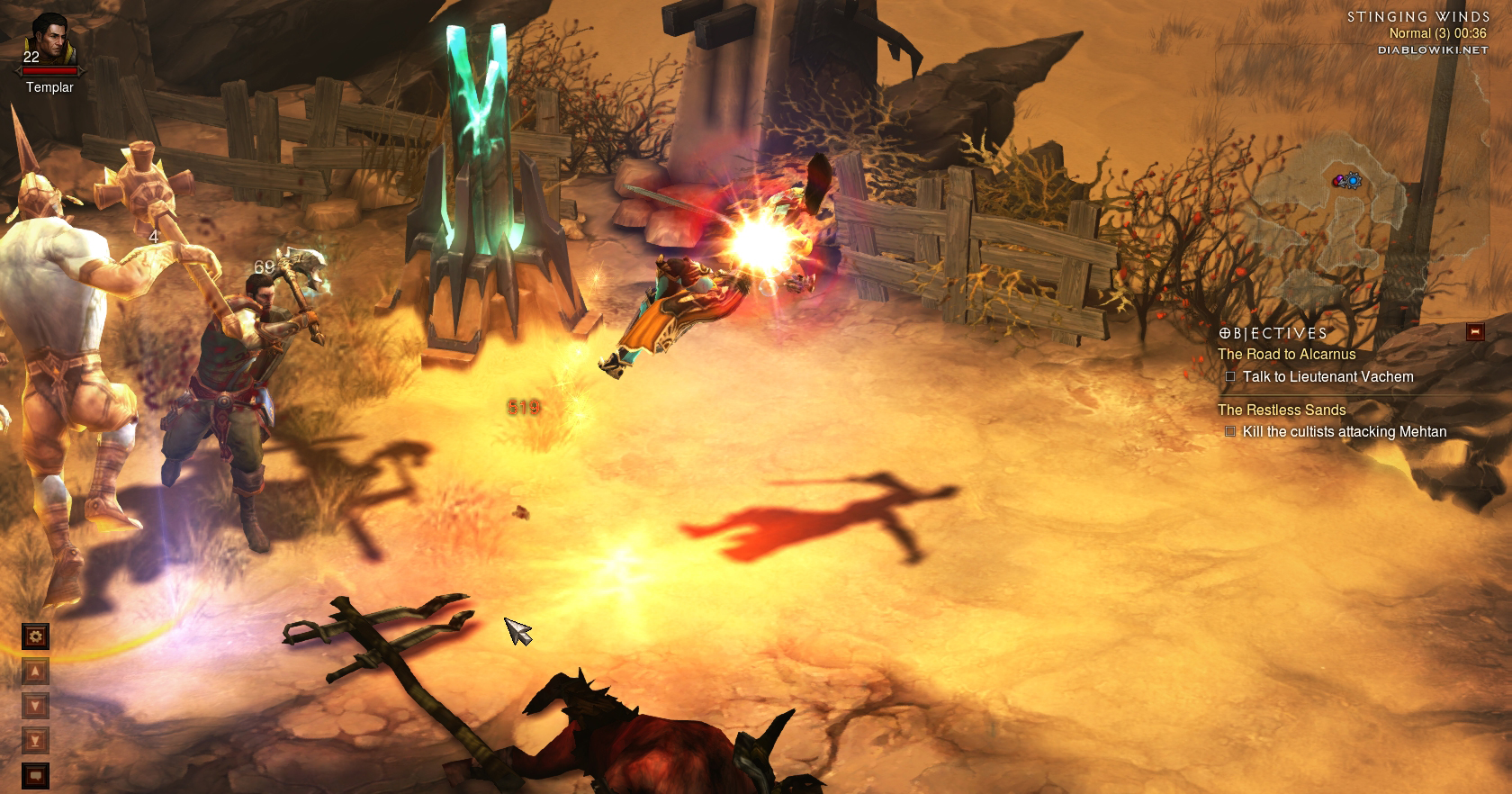Select The Restless Sands quest title

pyautogui.click(x=1282, y=411)
